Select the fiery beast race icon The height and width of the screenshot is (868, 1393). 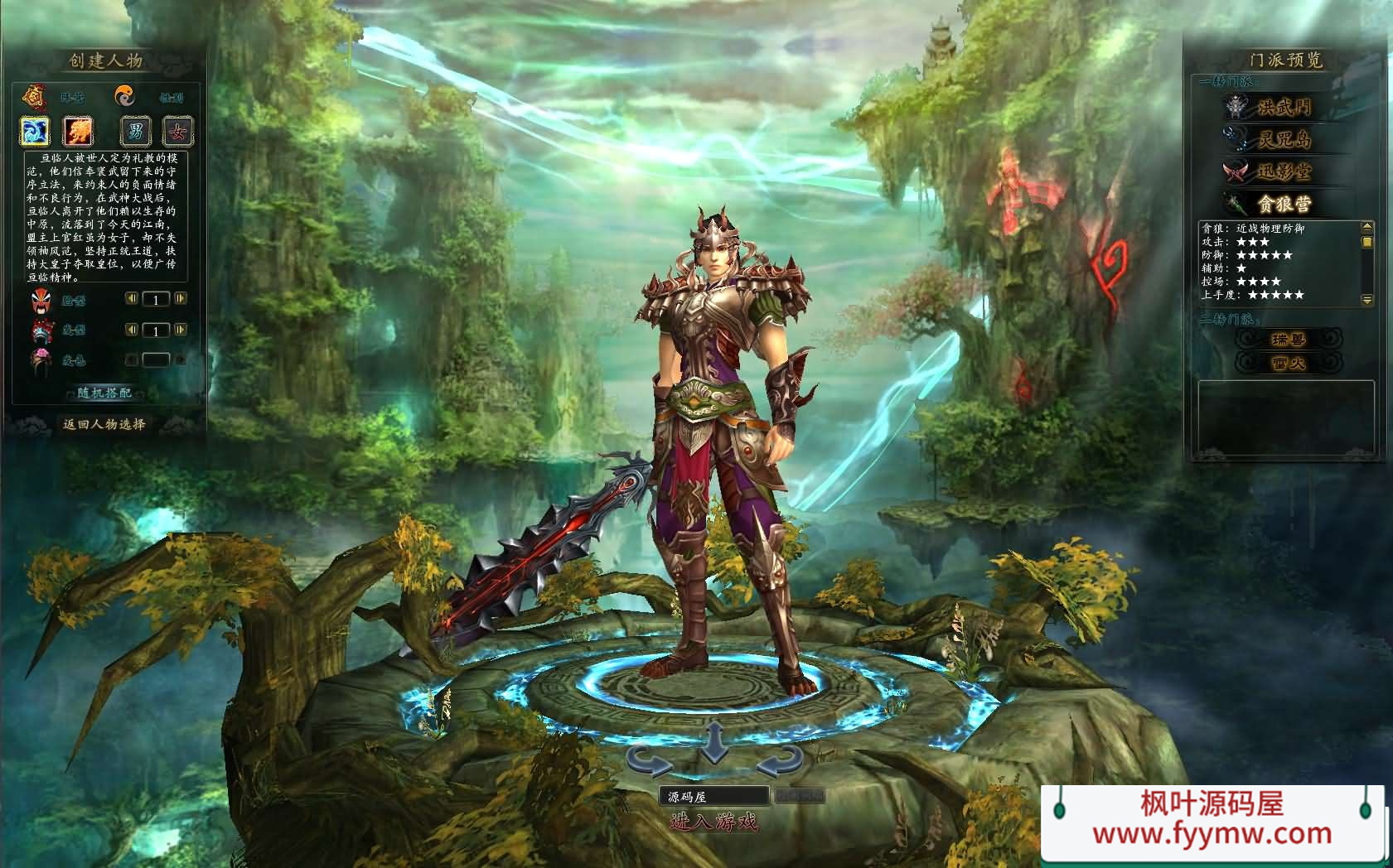[x=76, y=130]
